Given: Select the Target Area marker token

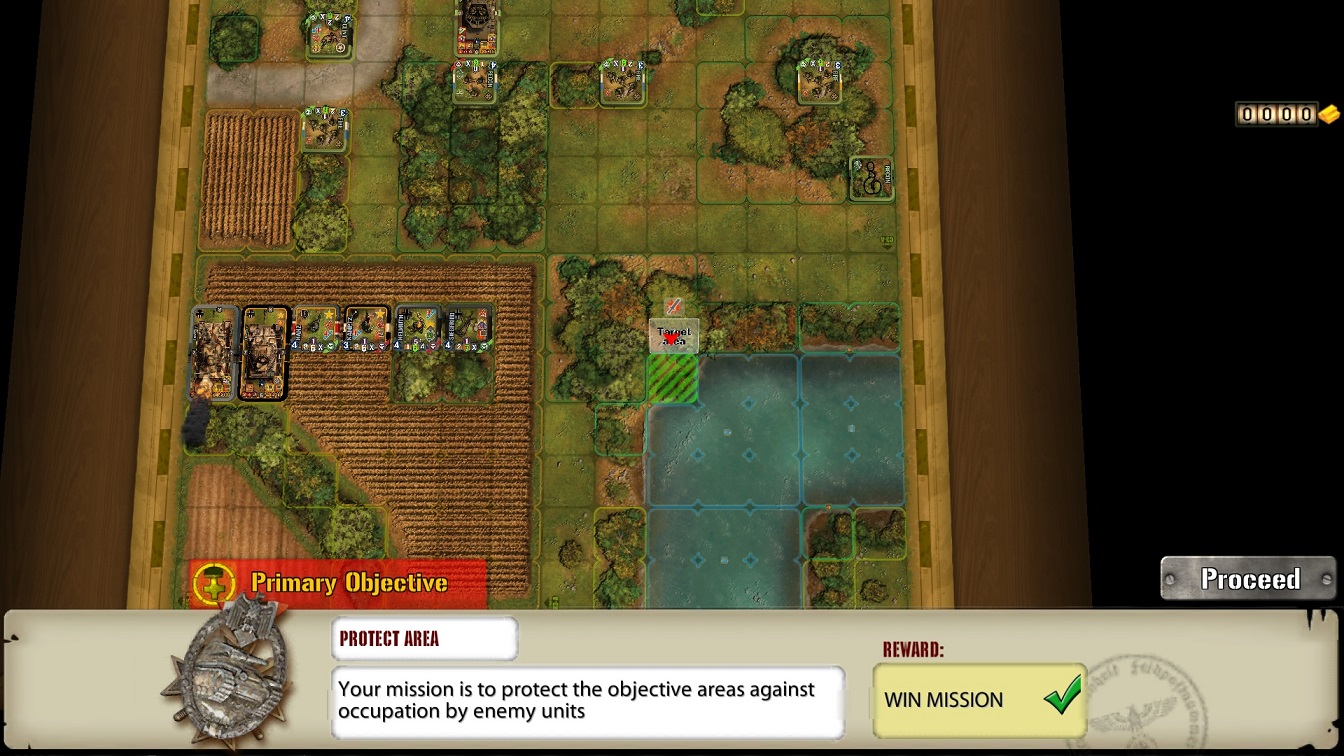Looking at the screenshot, I should 674,336.
